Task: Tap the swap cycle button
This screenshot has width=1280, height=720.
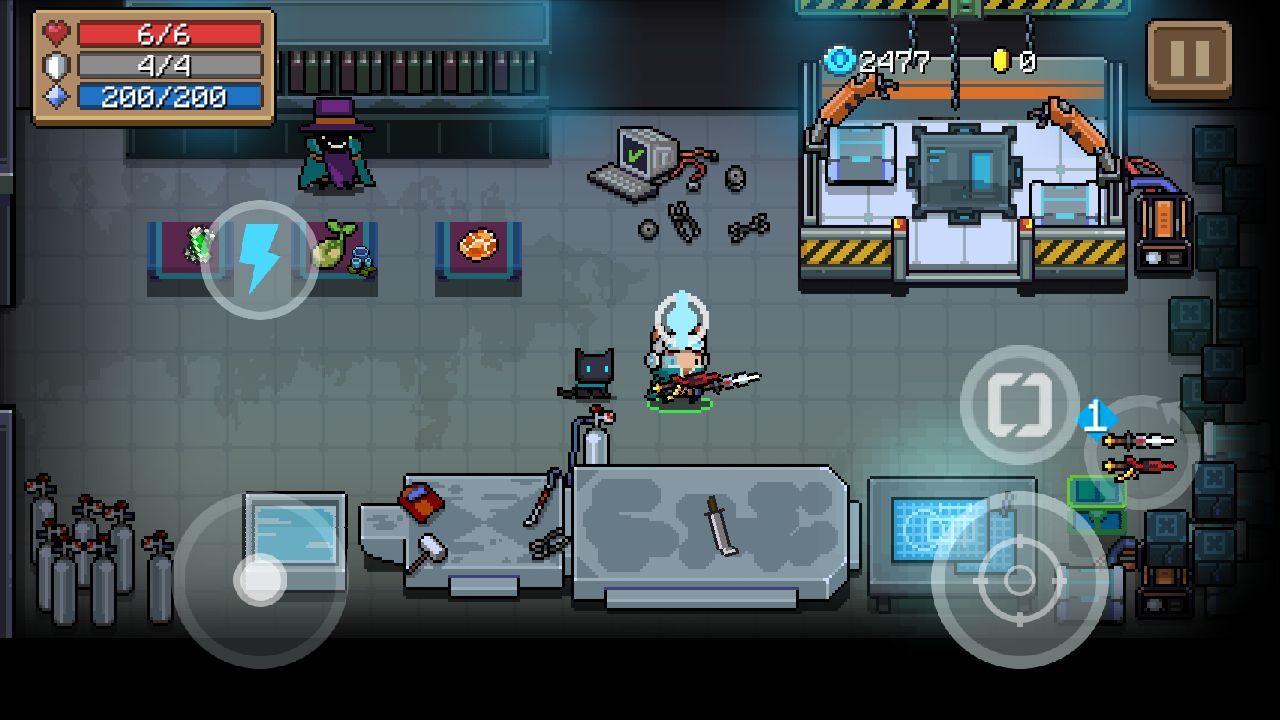Action: click(x=1019, y=404)
